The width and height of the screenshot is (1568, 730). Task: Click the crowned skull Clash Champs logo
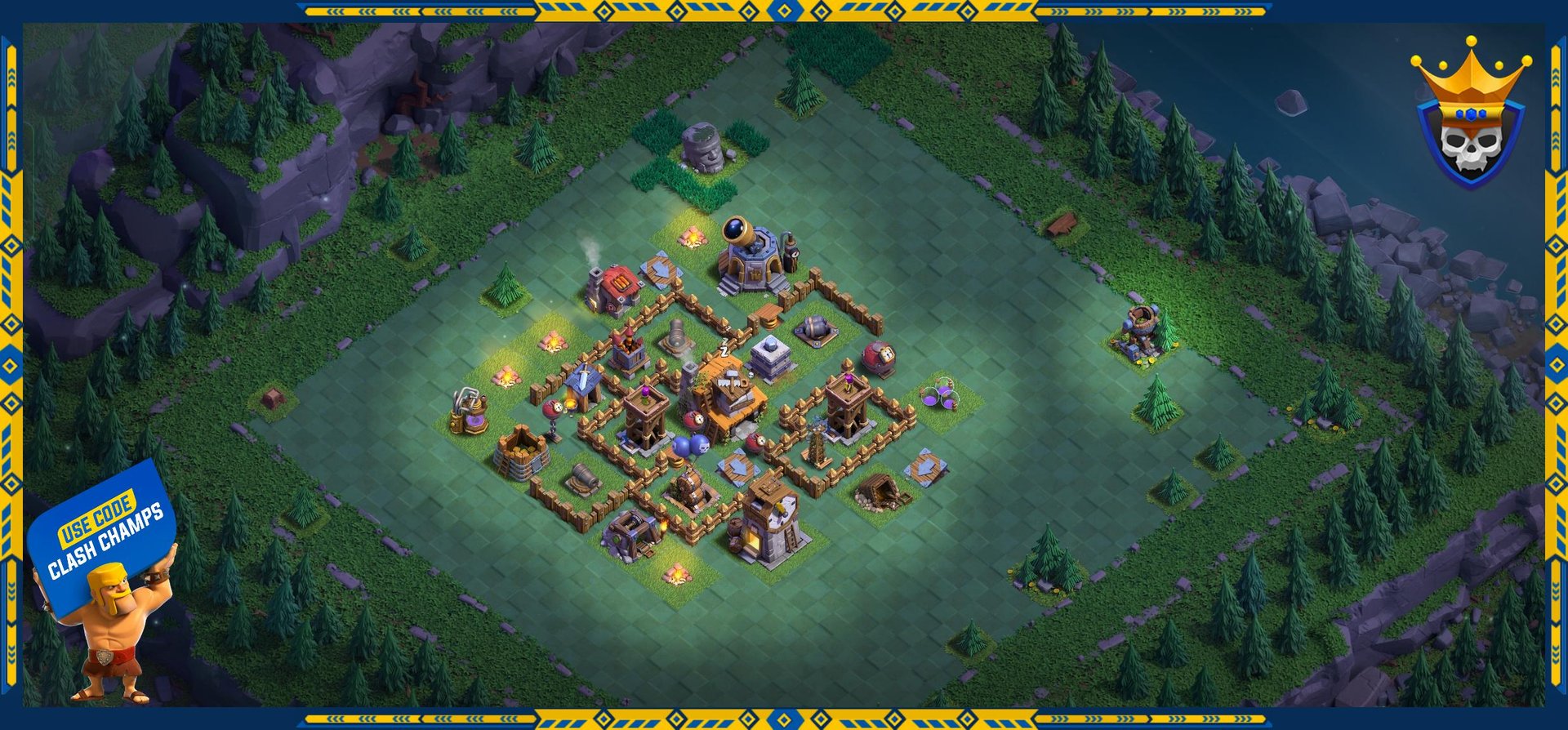[x=1470, y=117]
